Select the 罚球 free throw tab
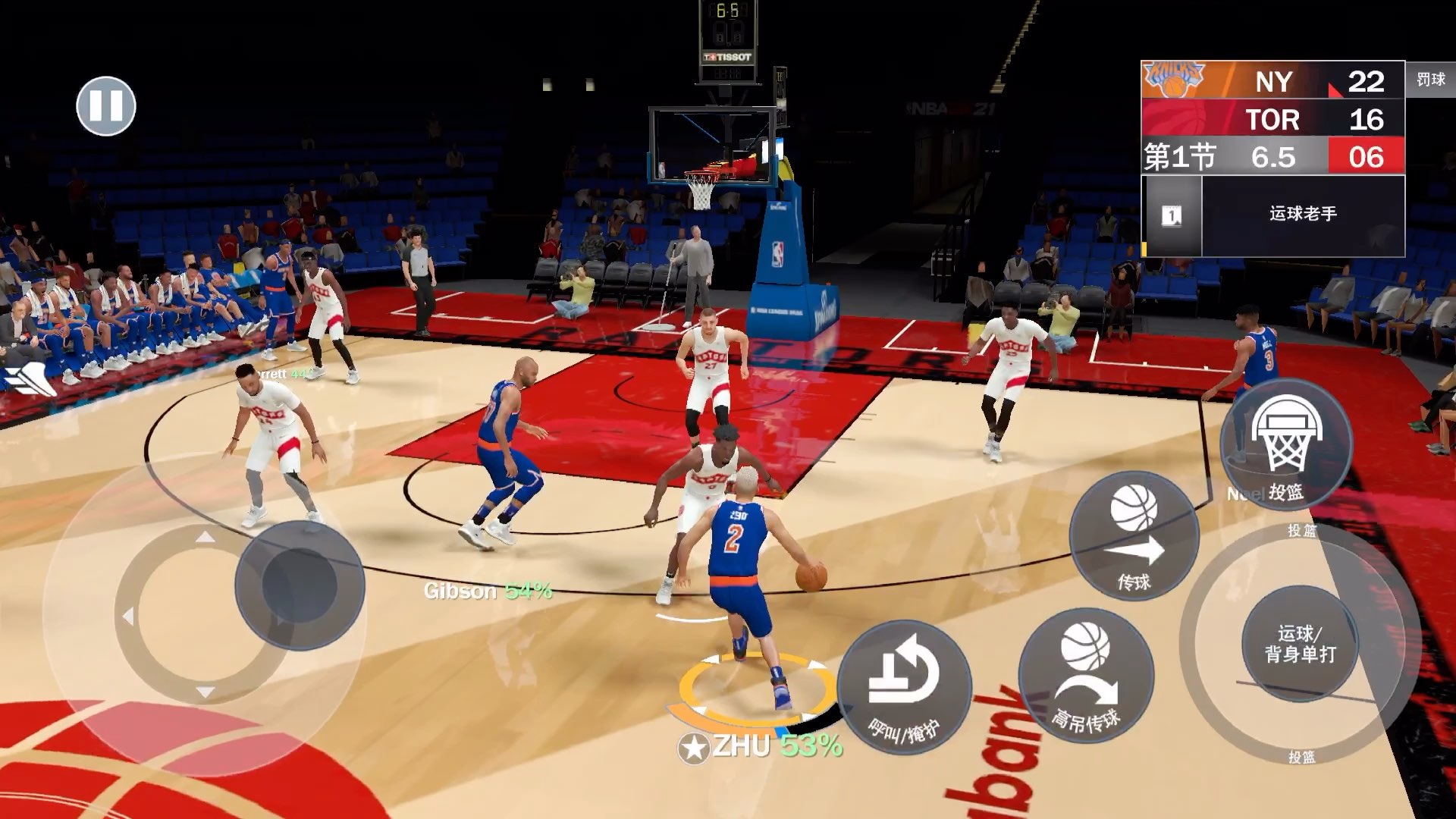 1430,80
